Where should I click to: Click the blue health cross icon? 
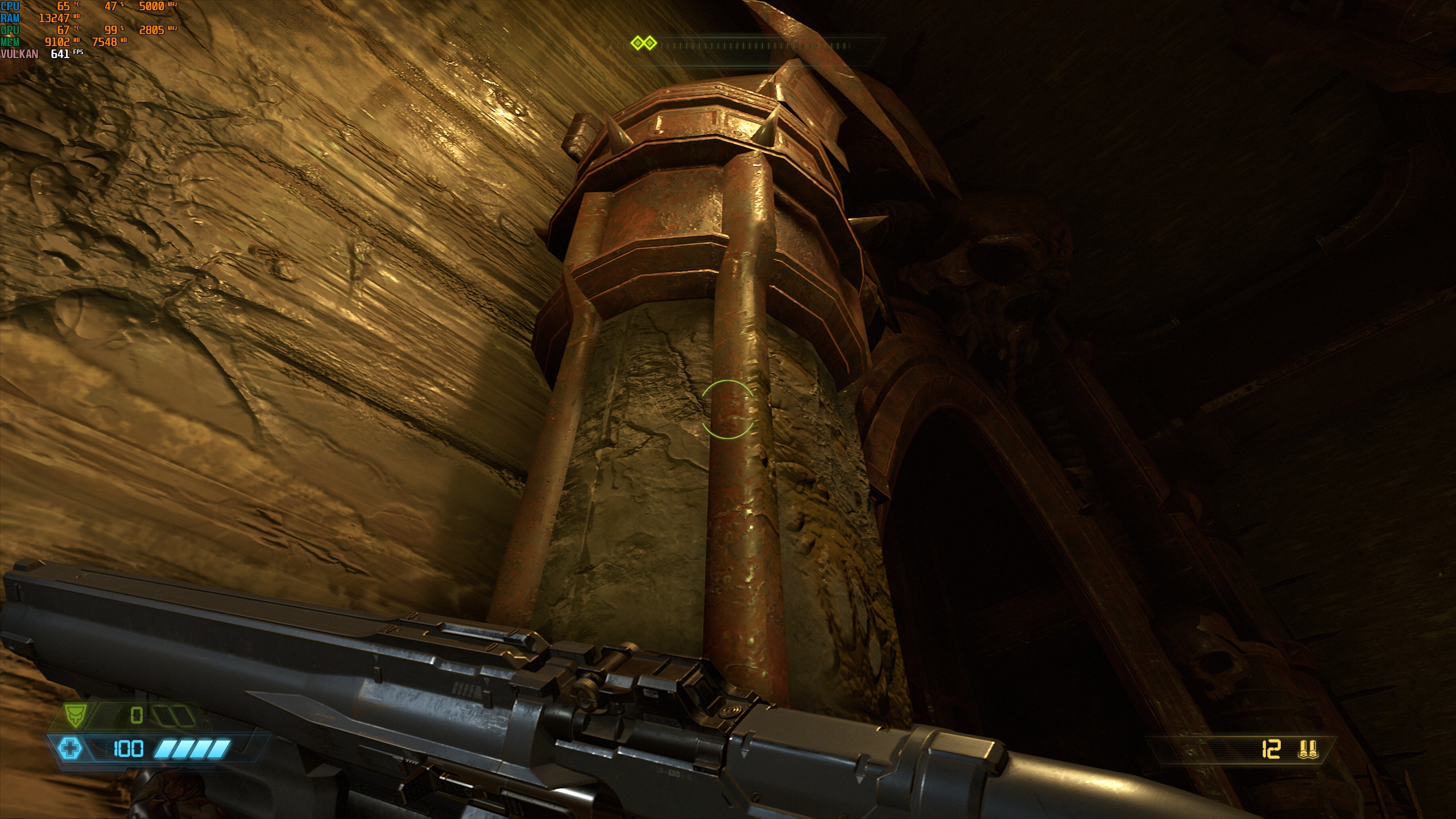(x=71, y=748)
